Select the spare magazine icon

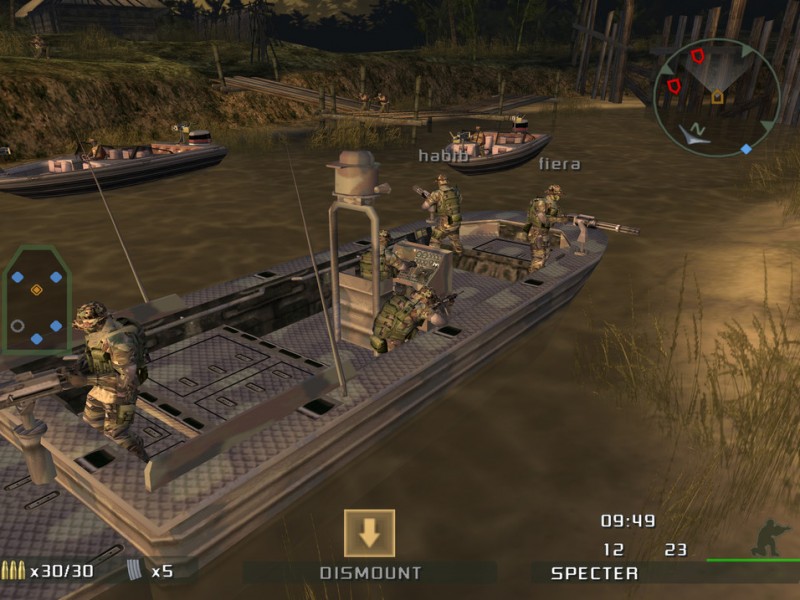point(137,571)
